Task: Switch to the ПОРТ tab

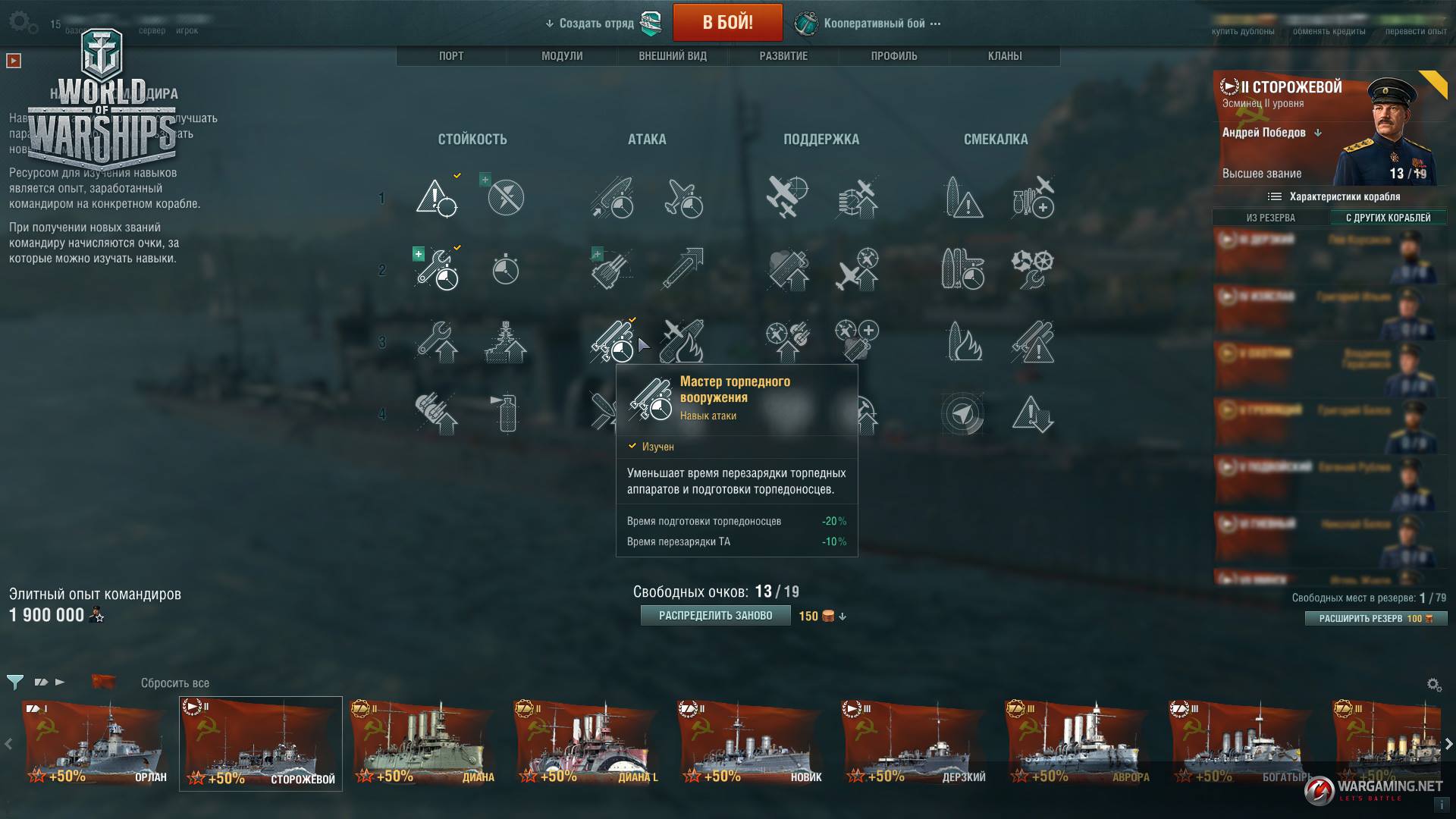Action: pos(451,56)
